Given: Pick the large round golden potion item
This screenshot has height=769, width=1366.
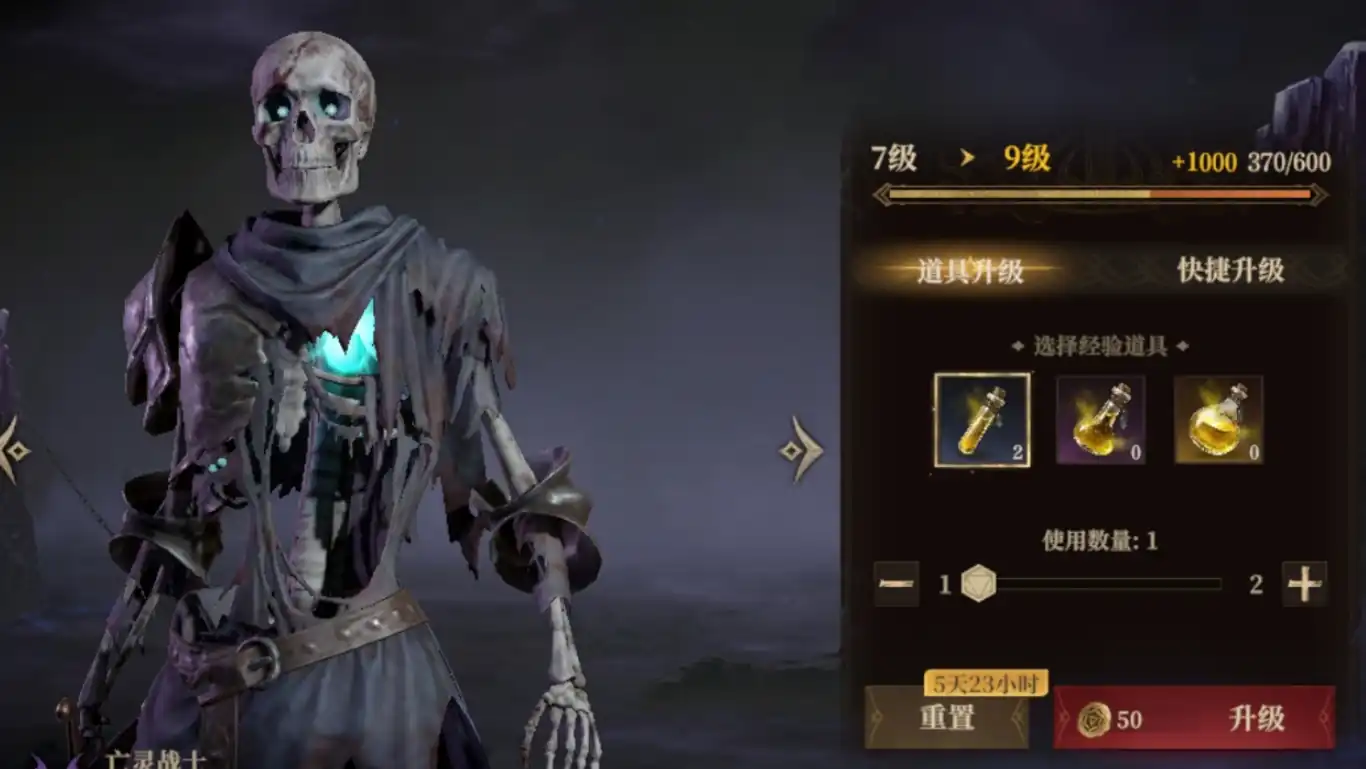Looking at the screenshot, I should click(x=1218, y=420).
